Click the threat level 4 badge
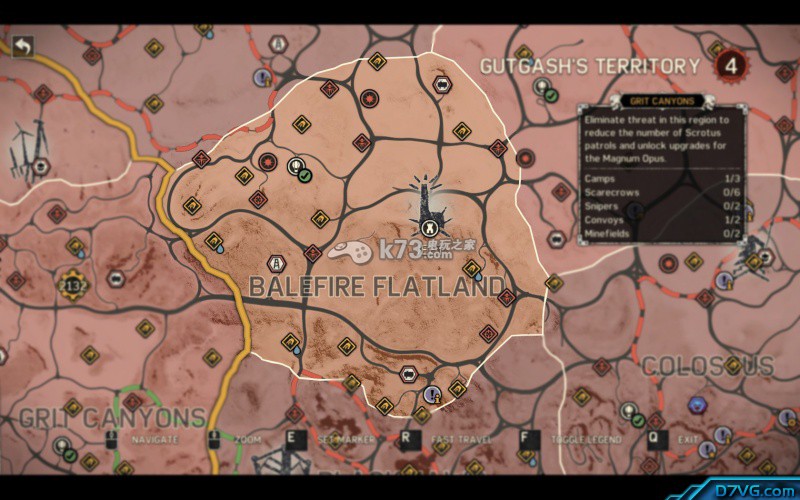Viewport: 800px width, 500px height. click(733, 67)
